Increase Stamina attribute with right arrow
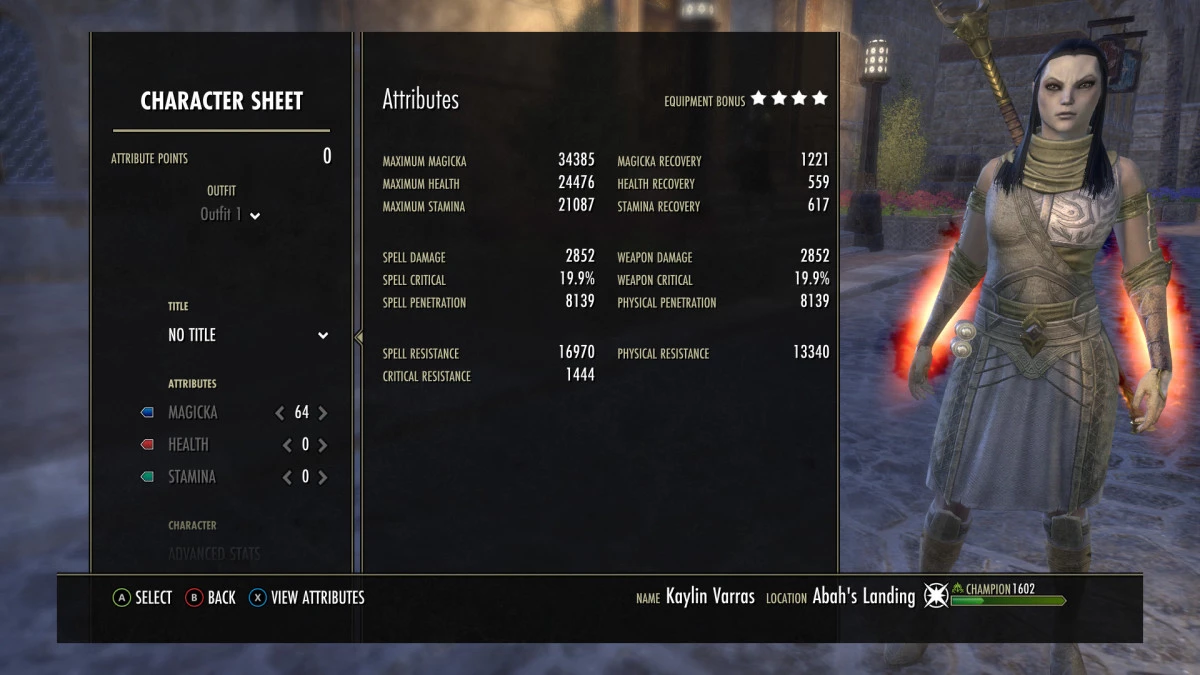The height and width of the screenshot is (675, 1200). [x=323, y=477]
